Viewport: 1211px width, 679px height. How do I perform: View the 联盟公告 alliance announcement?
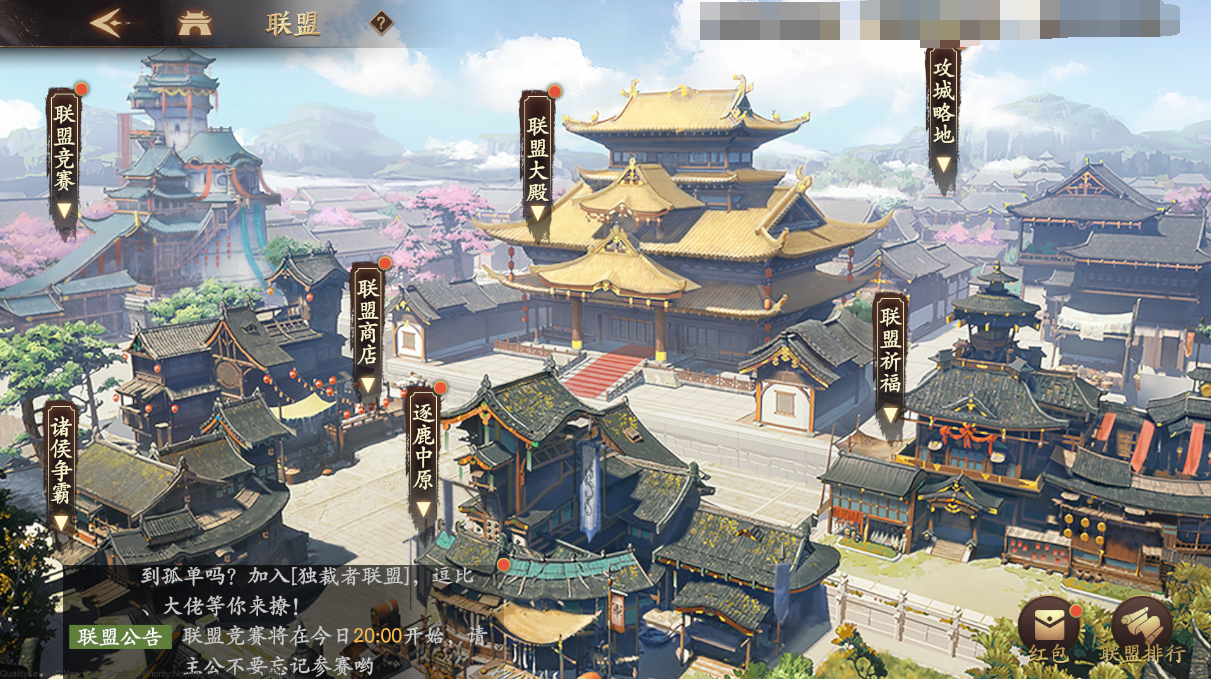[120, 636]
